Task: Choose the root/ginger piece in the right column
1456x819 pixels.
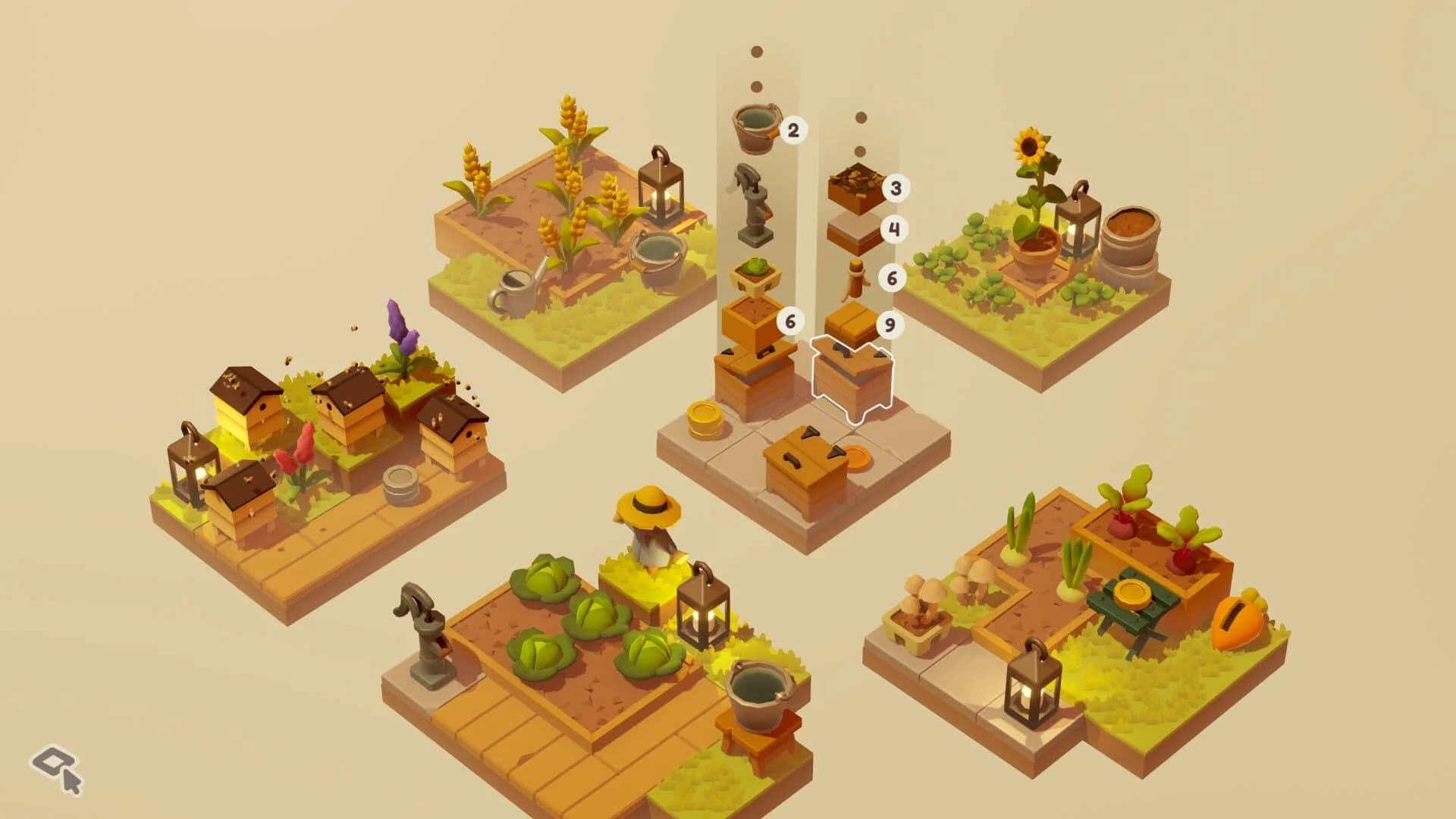Action: tap(855, 278)
